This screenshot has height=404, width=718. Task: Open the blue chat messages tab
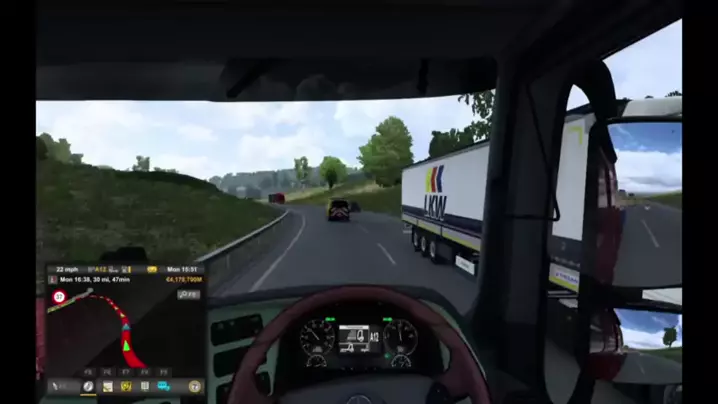click(x=163, y=386)
